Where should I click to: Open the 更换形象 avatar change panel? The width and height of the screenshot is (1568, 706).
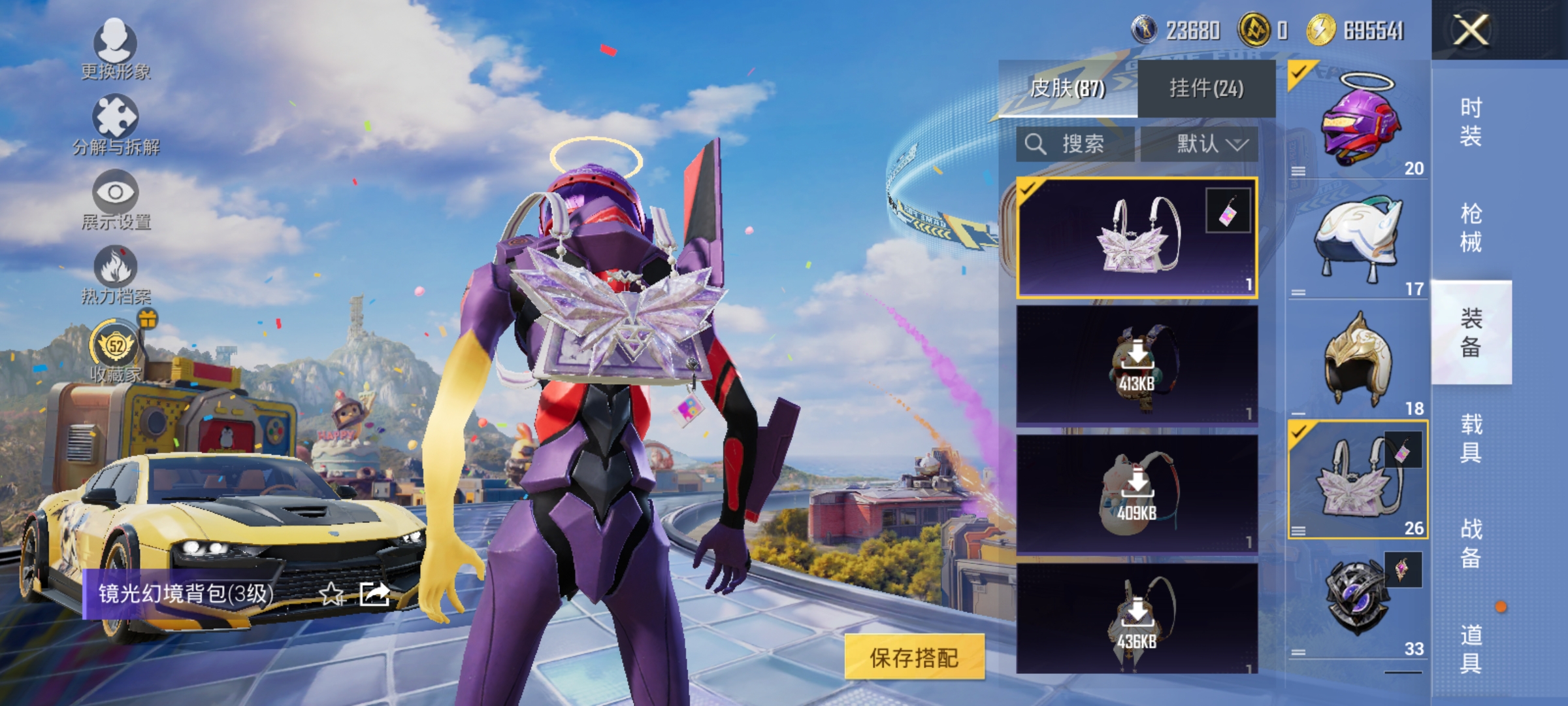coord(115,46)
